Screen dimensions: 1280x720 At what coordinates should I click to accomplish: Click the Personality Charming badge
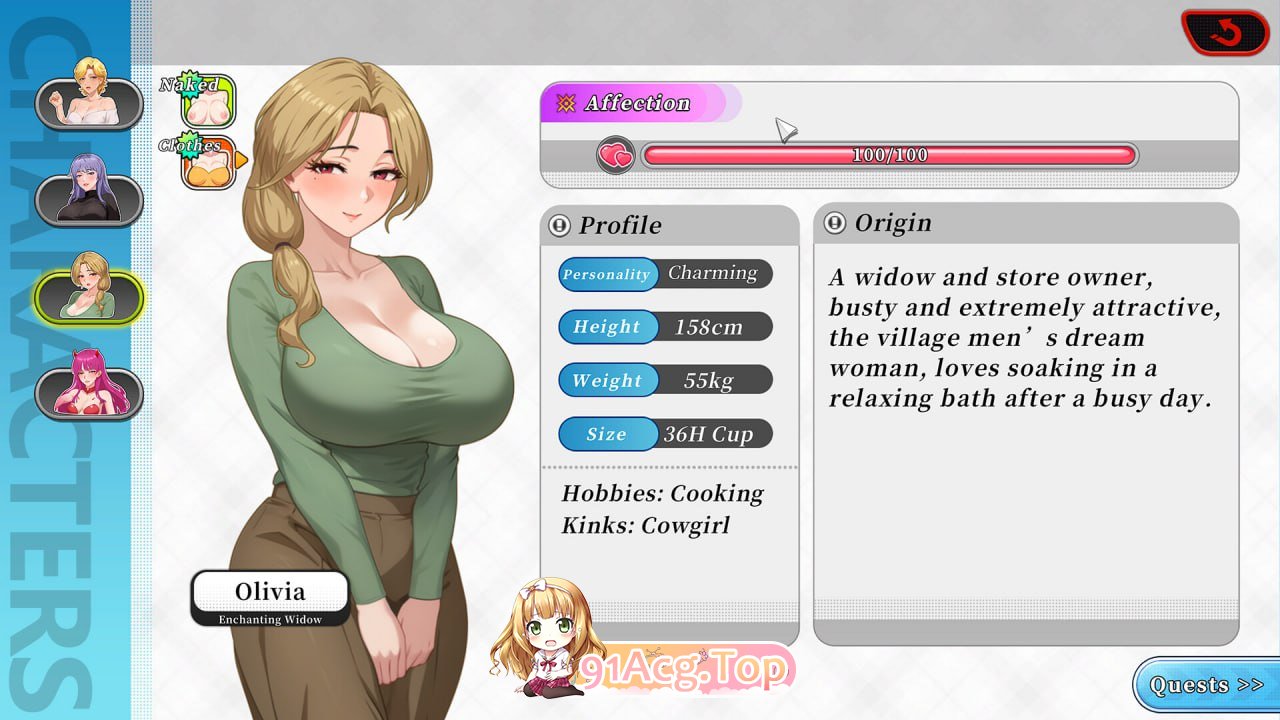665,274
